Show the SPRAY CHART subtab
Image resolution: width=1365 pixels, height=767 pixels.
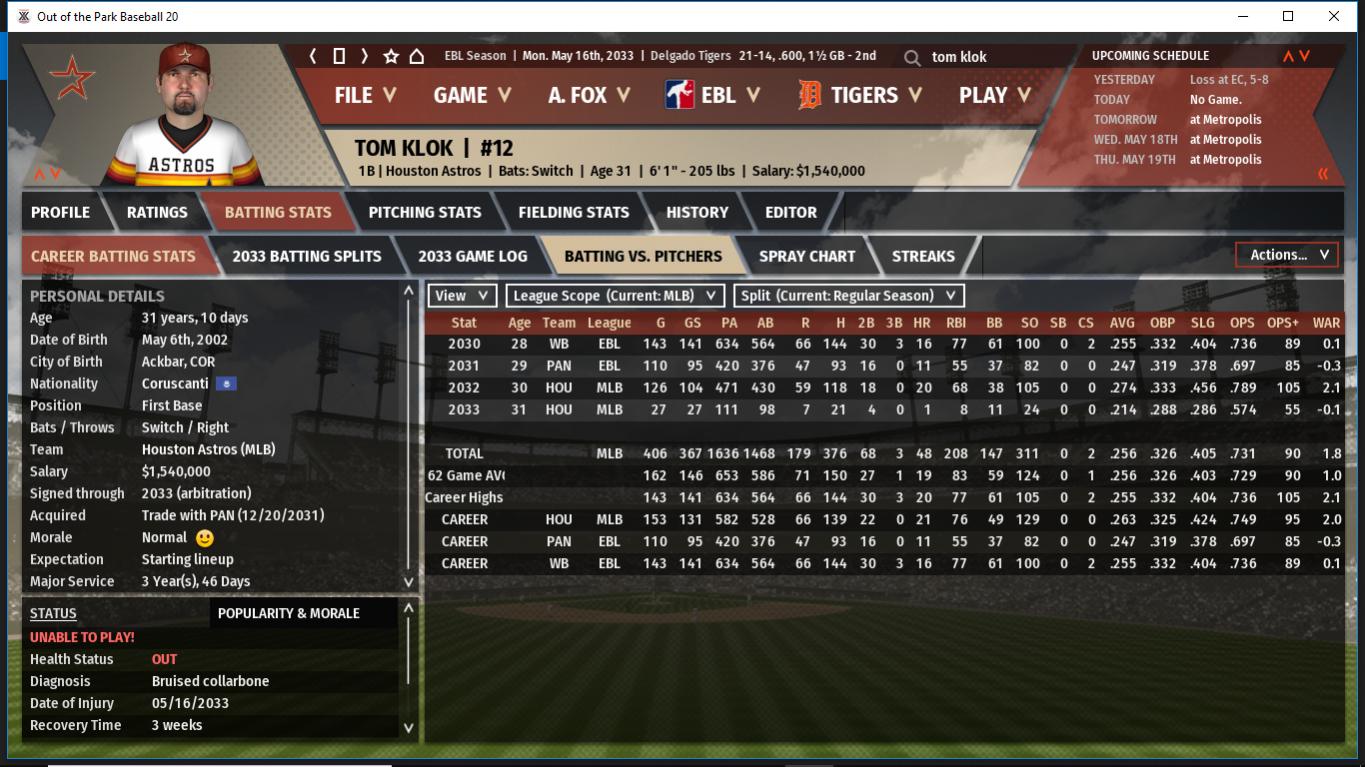(x=807, y=256)
